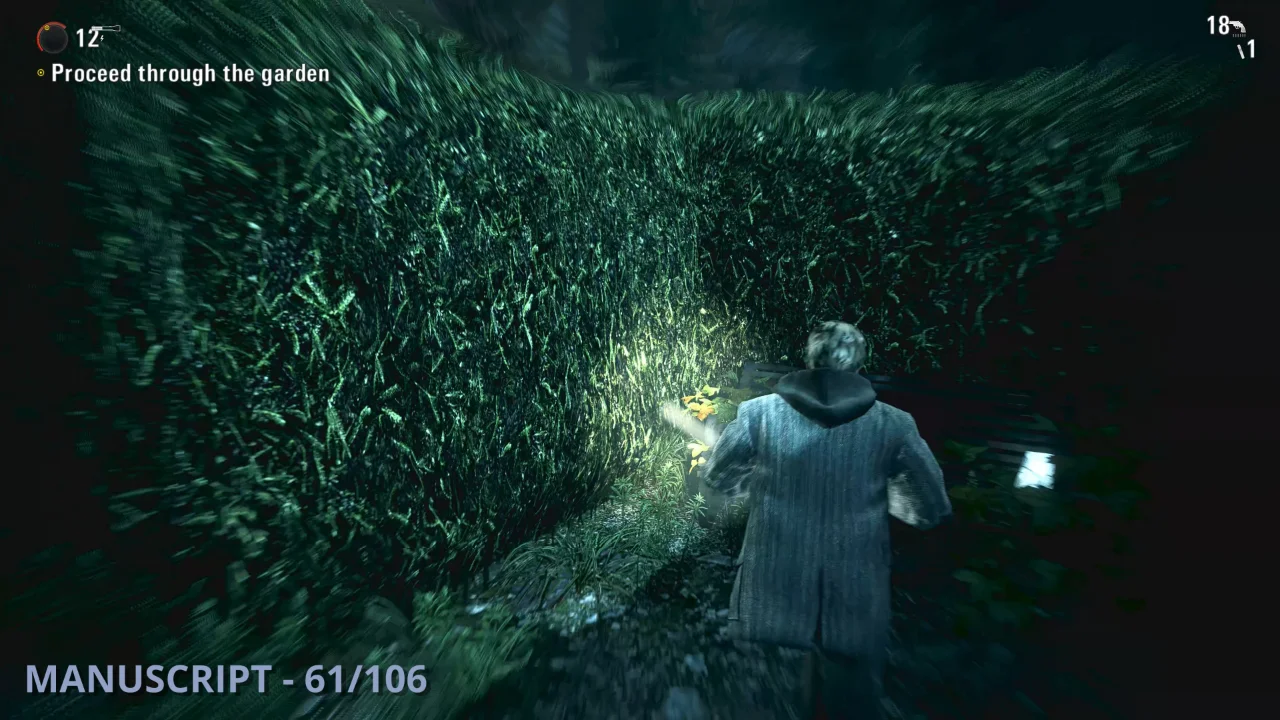Click the spare magazine count '\1'
This screenshot has height=720, width=1280.
(x=1246, y=48)
